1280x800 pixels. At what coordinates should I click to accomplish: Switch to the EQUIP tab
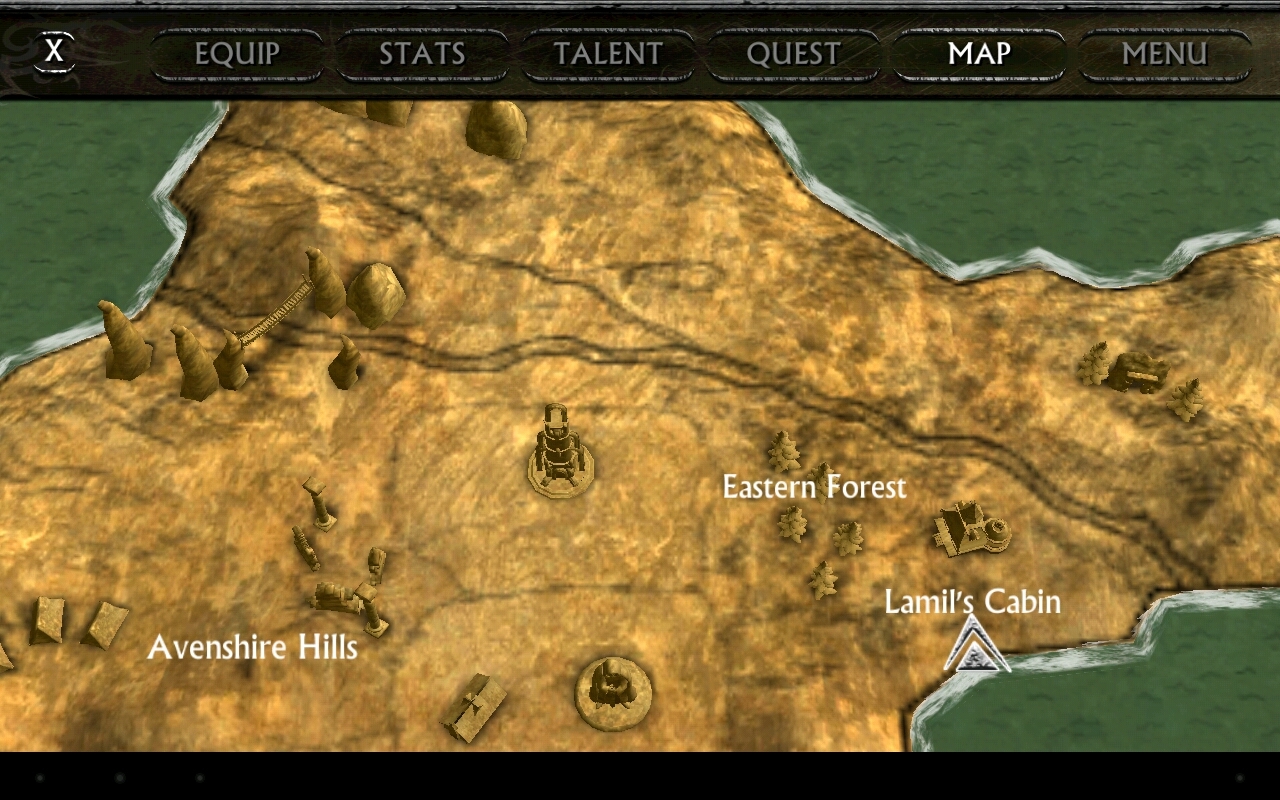(235, 54)
